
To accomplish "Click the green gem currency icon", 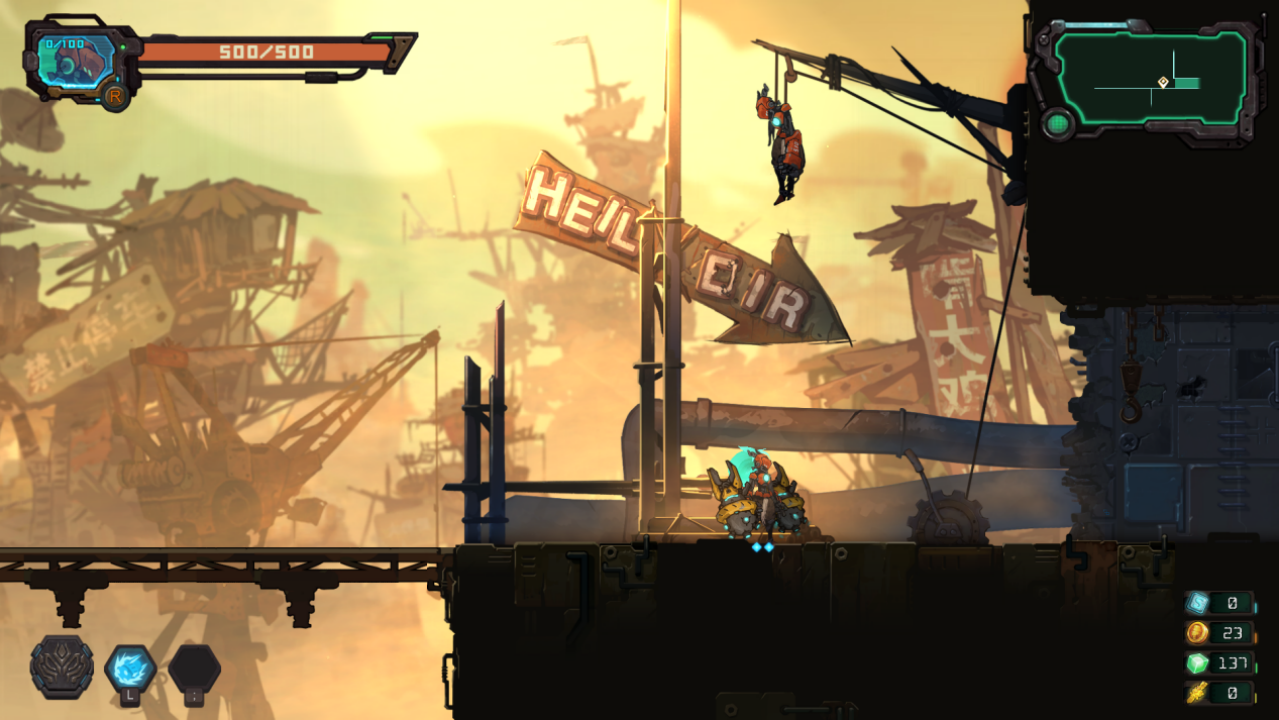I will [x=1197, y=663].
